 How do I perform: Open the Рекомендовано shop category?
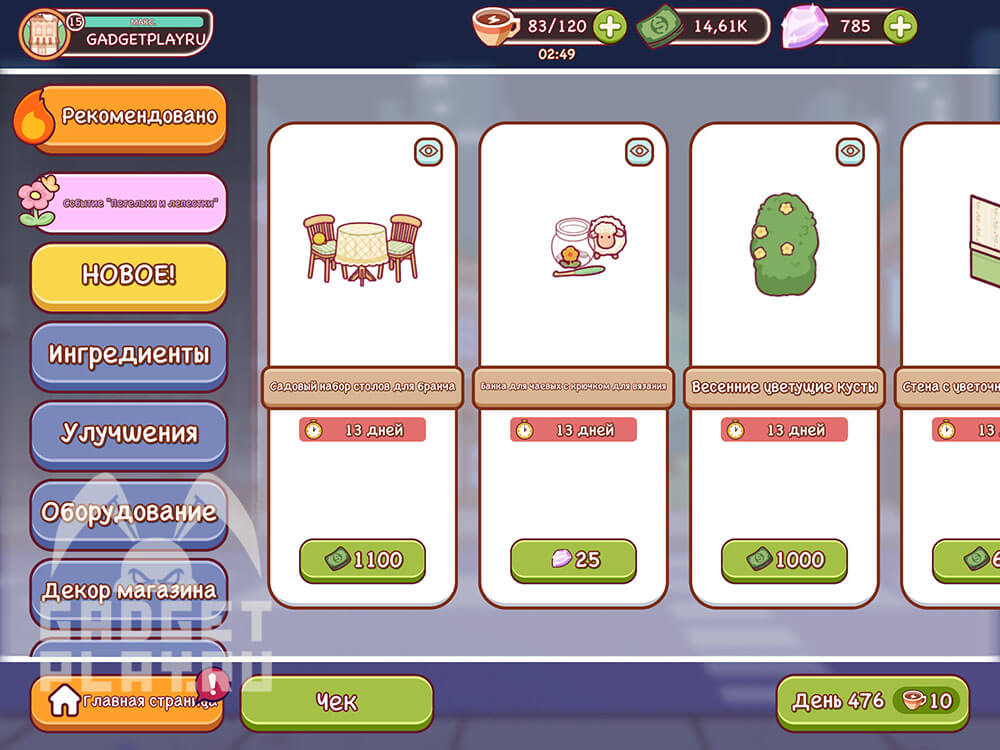pos(130,117)
